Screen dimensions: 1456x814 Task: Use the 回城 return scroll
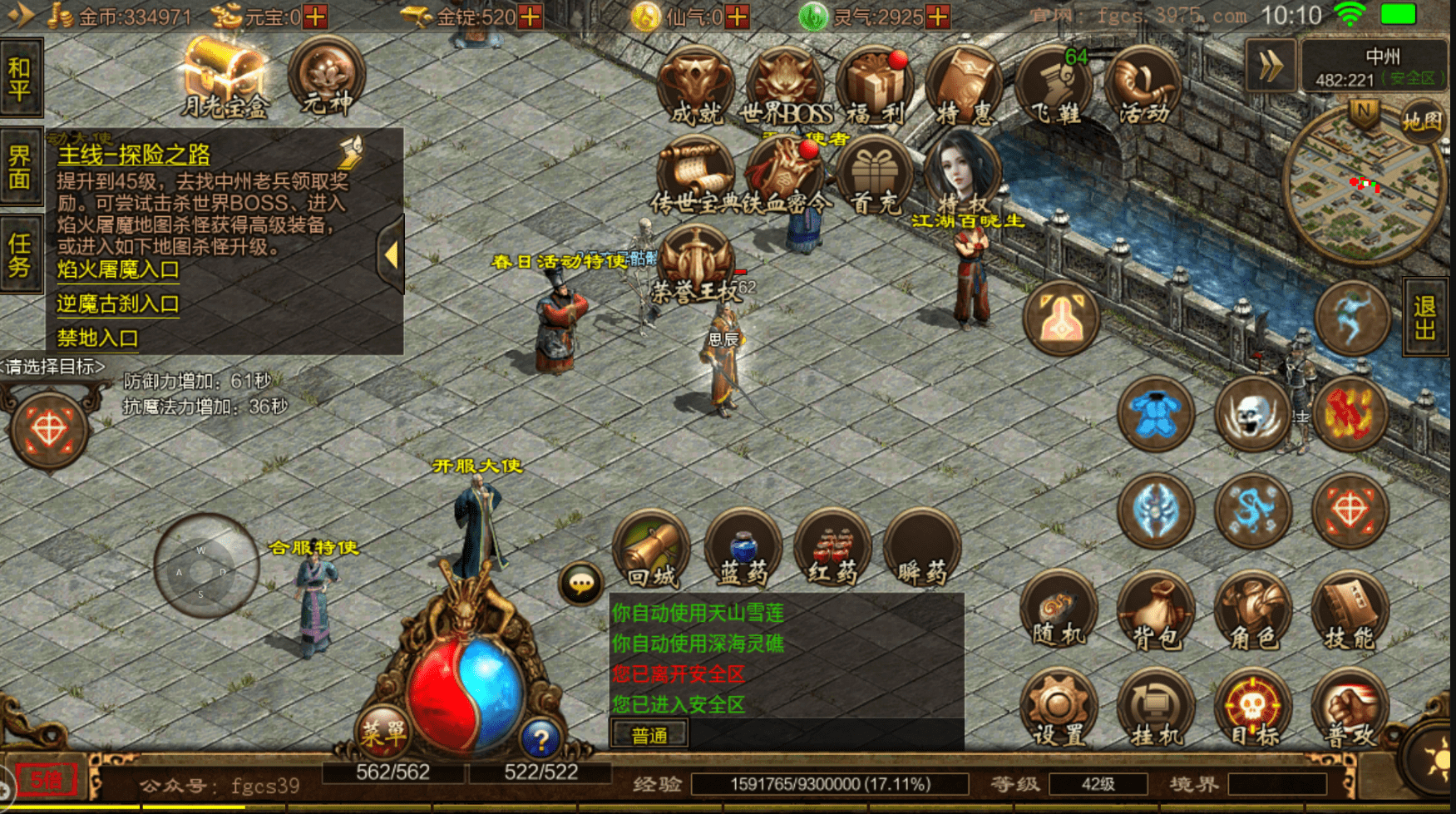click(652, 550)
